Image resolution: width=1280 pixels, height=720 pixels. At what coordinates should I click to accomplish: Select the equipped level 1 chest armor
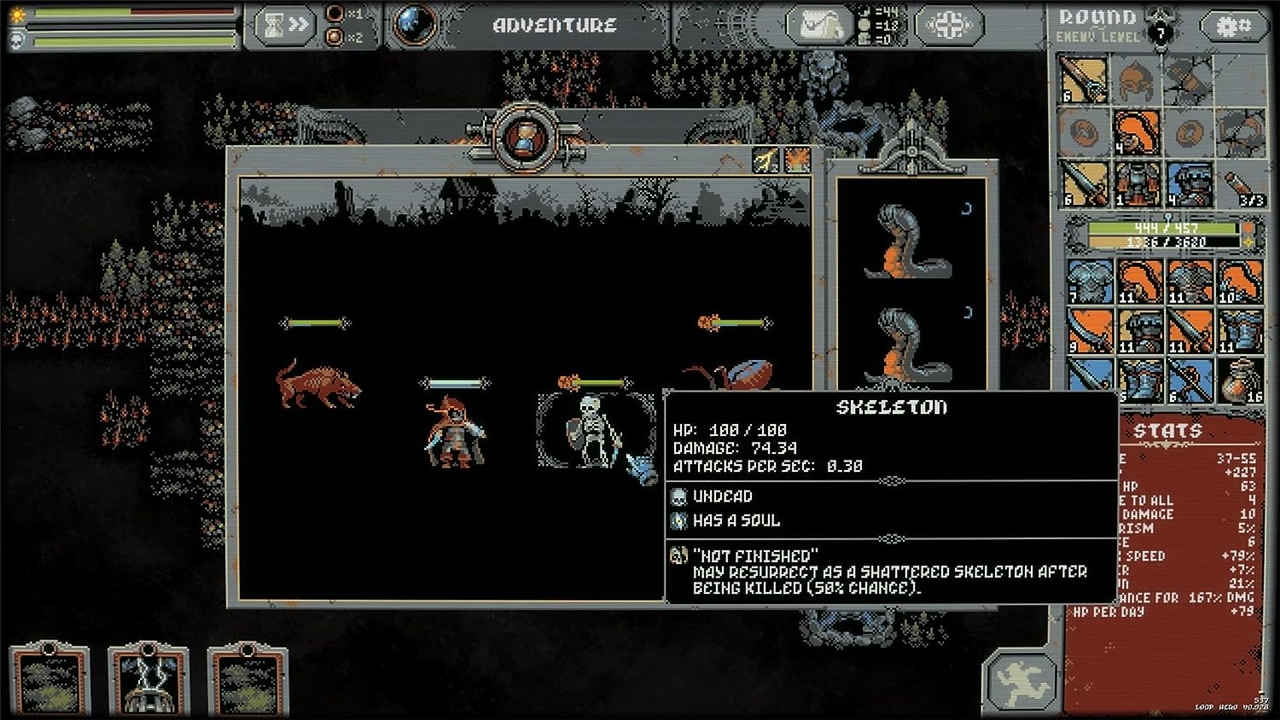(1137, 184)
